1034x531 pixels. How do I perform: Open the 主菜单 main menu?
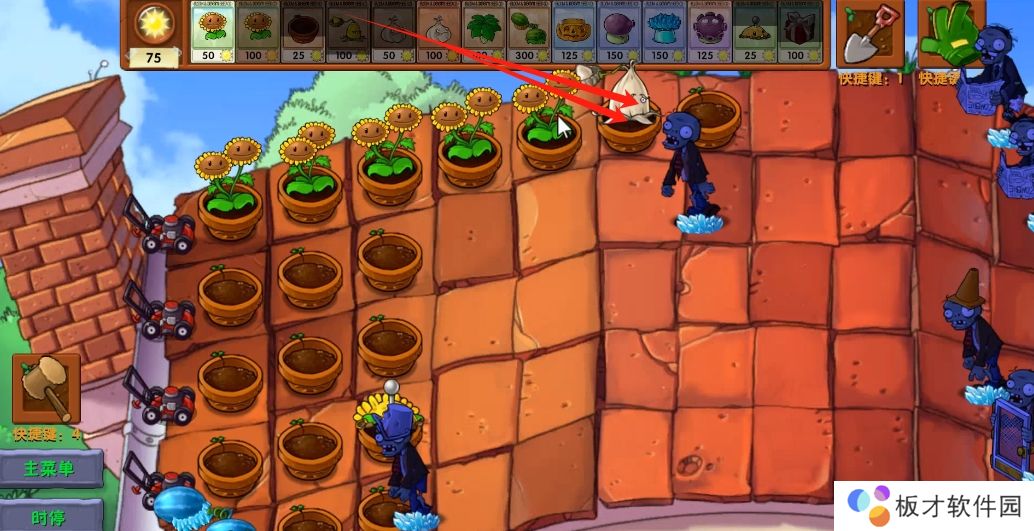(x=52, y=468)
